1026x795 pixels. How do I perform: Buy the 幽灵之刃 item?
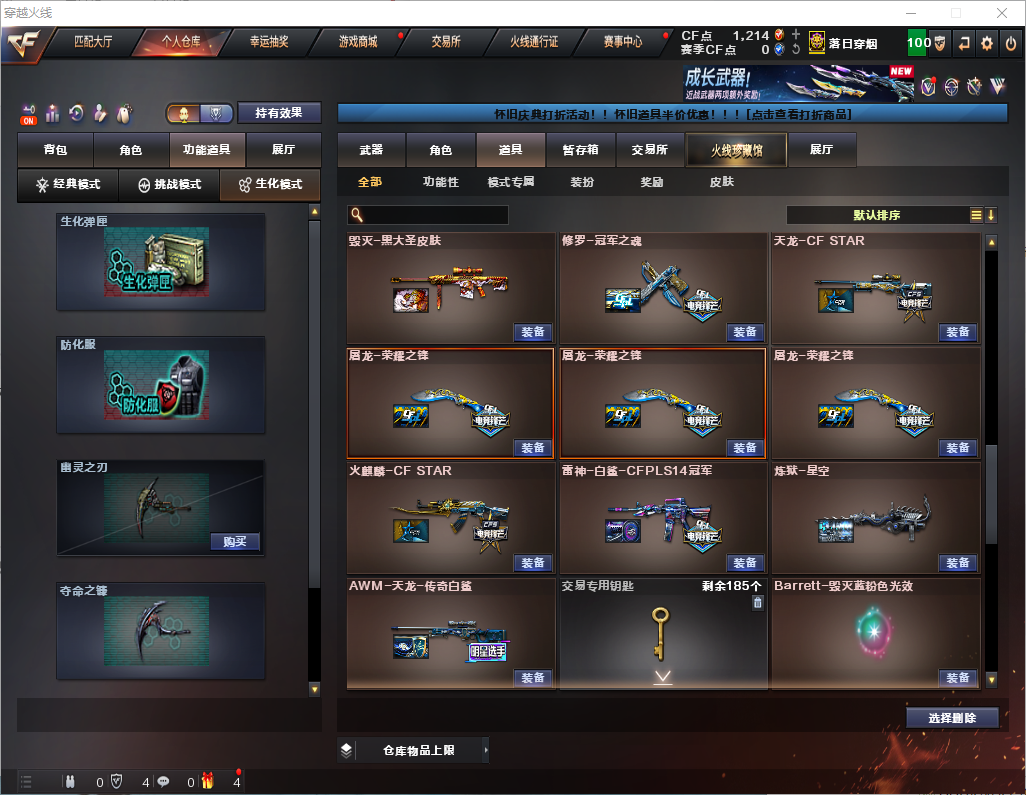coord(235,542)
